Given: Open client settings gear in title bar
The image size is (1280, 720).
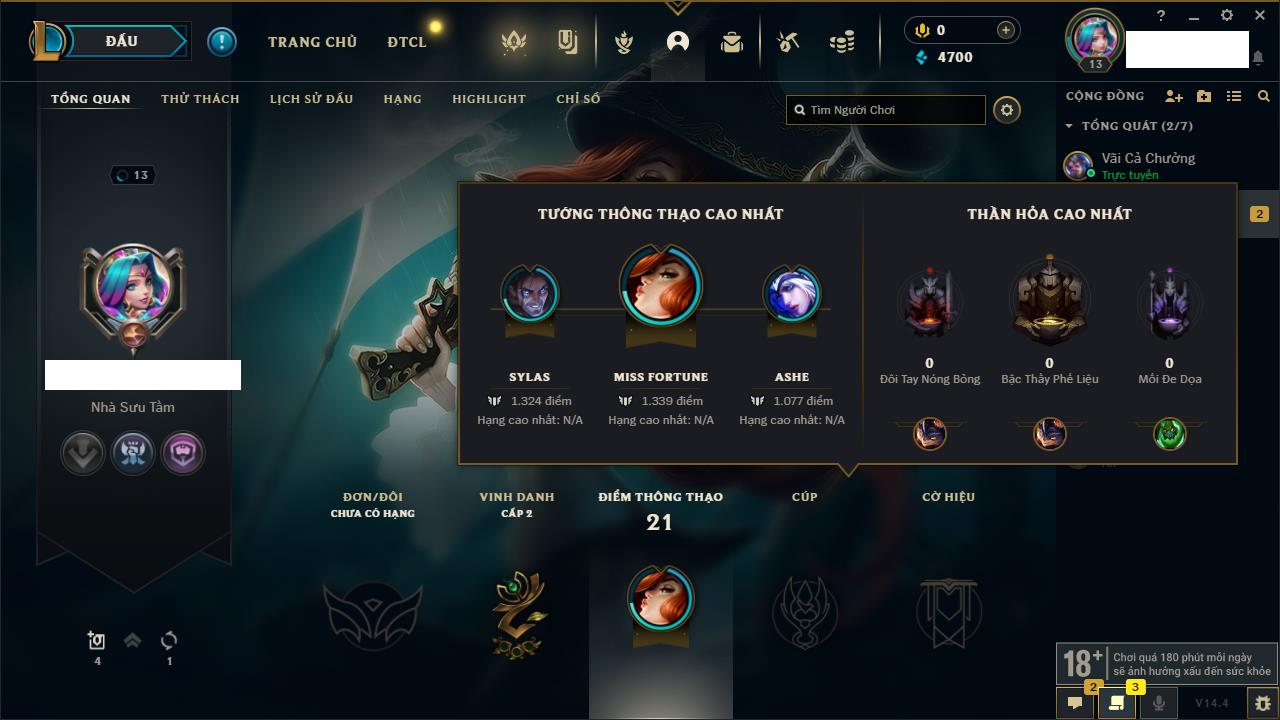Looking at the screenshot, I should pos(1227,15).
